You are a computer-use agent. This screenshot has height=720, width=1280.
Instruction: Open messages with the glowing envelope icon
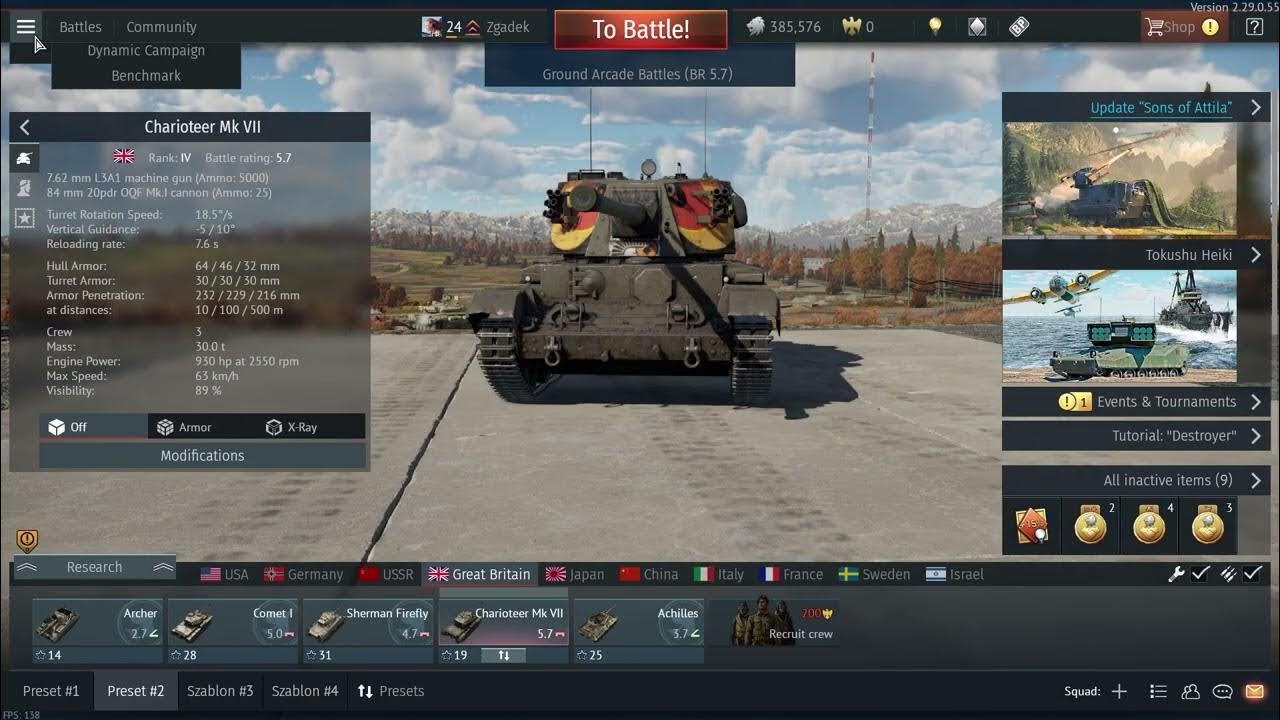(1254, 690)
